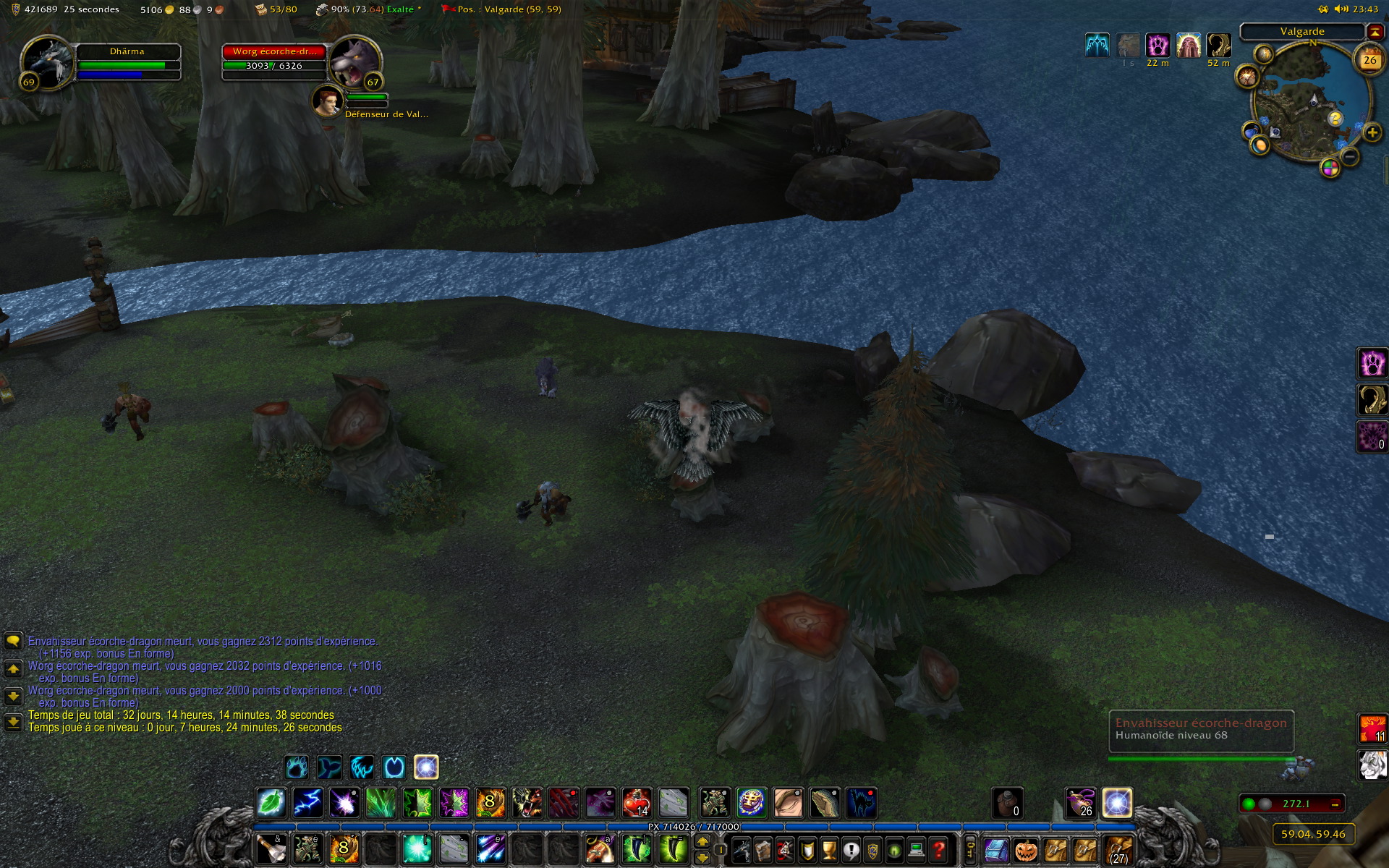The width and height of the screenshot is (1389, 868).
Task: Use the heart potion with 14 charges
Action: [636, 803]
